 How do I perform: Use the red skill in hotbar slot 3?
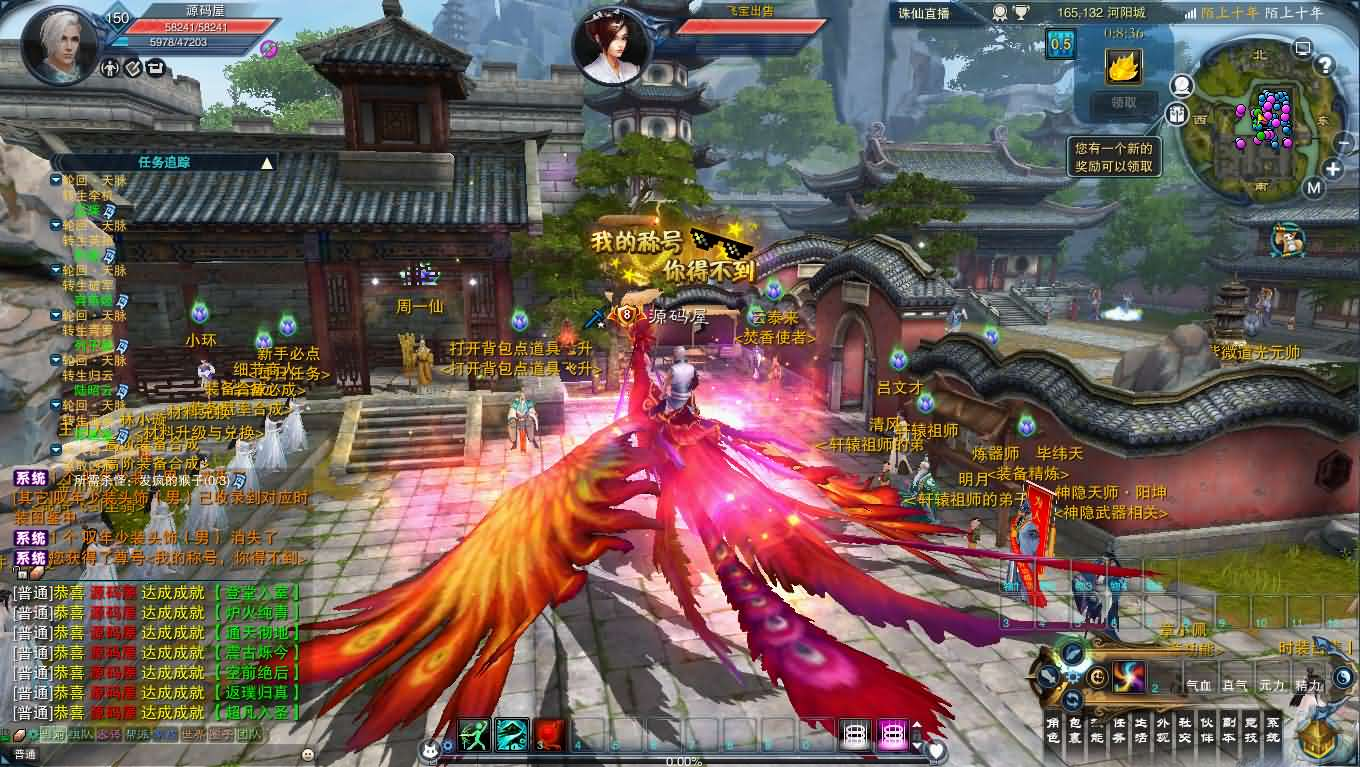(550, 735)
